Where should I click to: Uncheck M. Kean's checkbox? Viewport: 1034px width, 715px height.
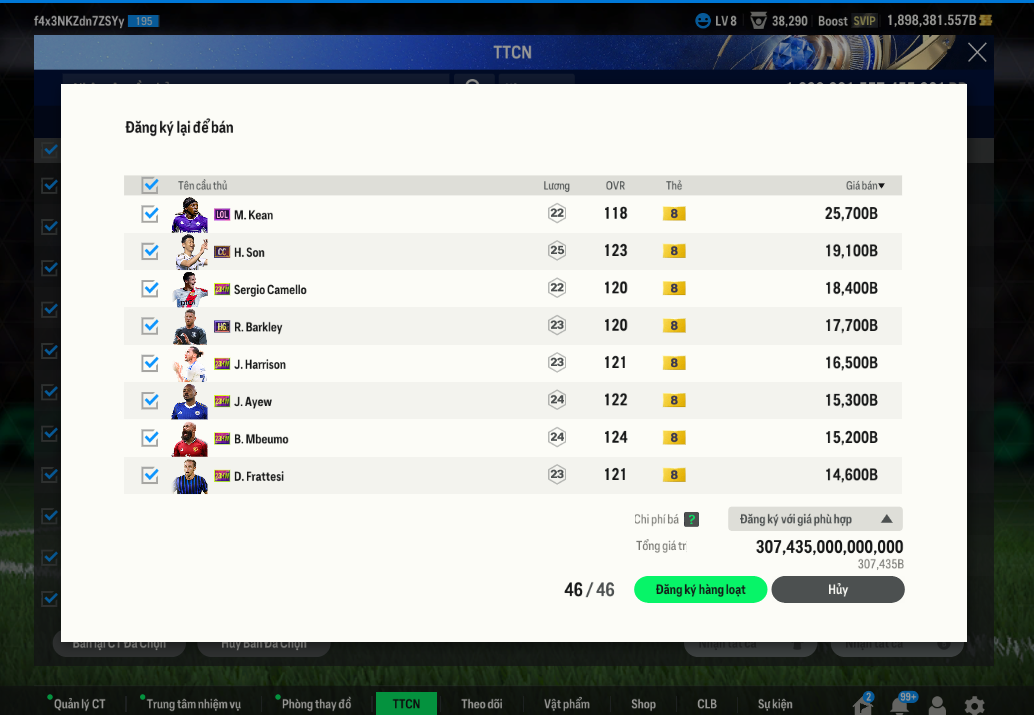click(150, 214)
